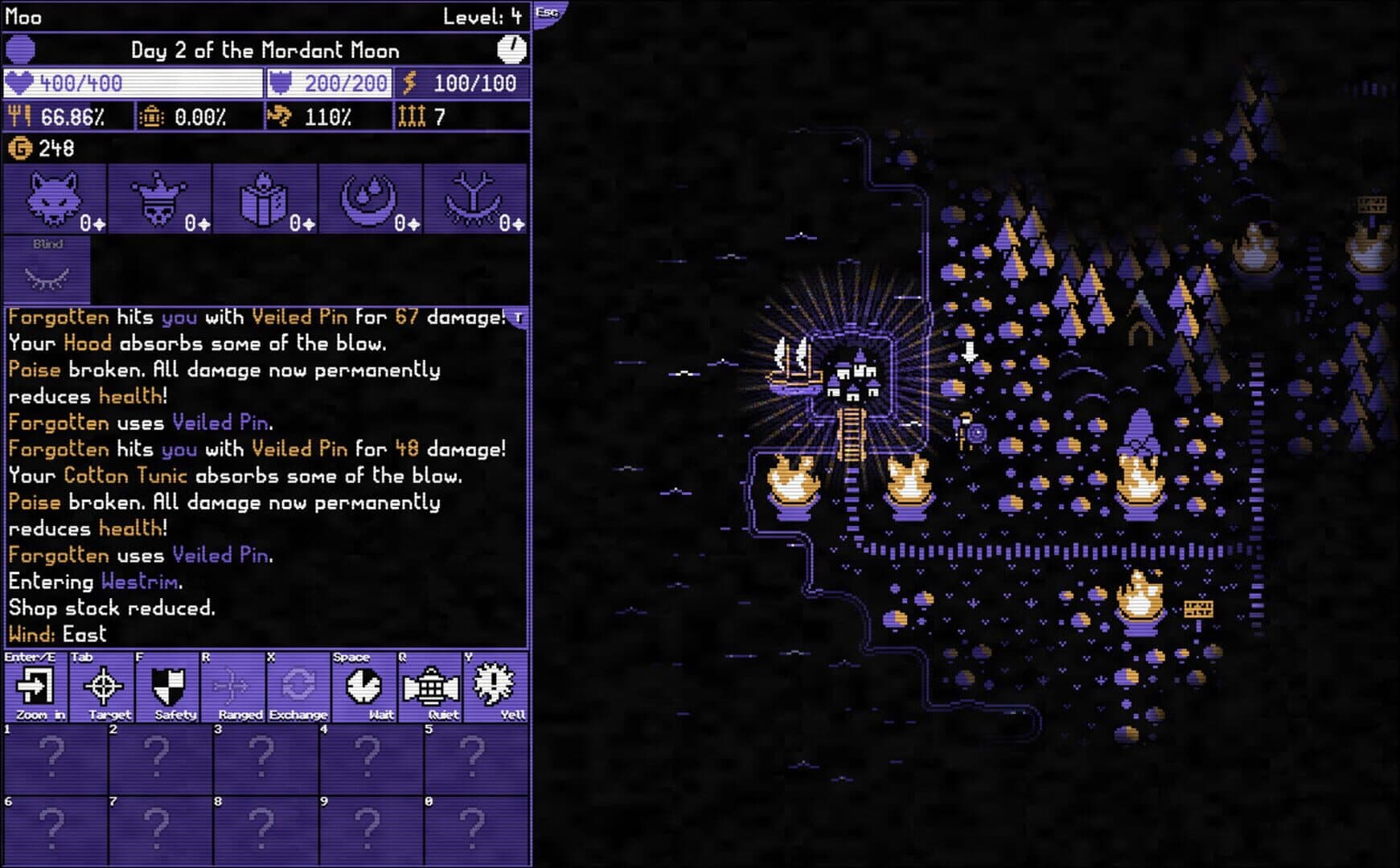The image size is (1400, 868).
Task: Click the Day 2 Mordant Moon banner
Action: pyautogui.click(x=265, y=50)
